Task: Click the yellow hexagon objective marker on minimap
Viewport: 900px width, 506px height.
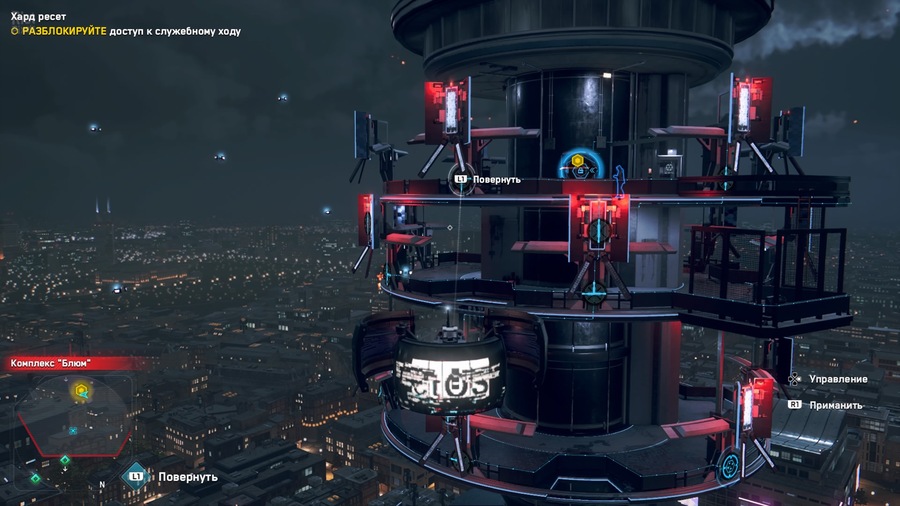Action: point(82,391)
